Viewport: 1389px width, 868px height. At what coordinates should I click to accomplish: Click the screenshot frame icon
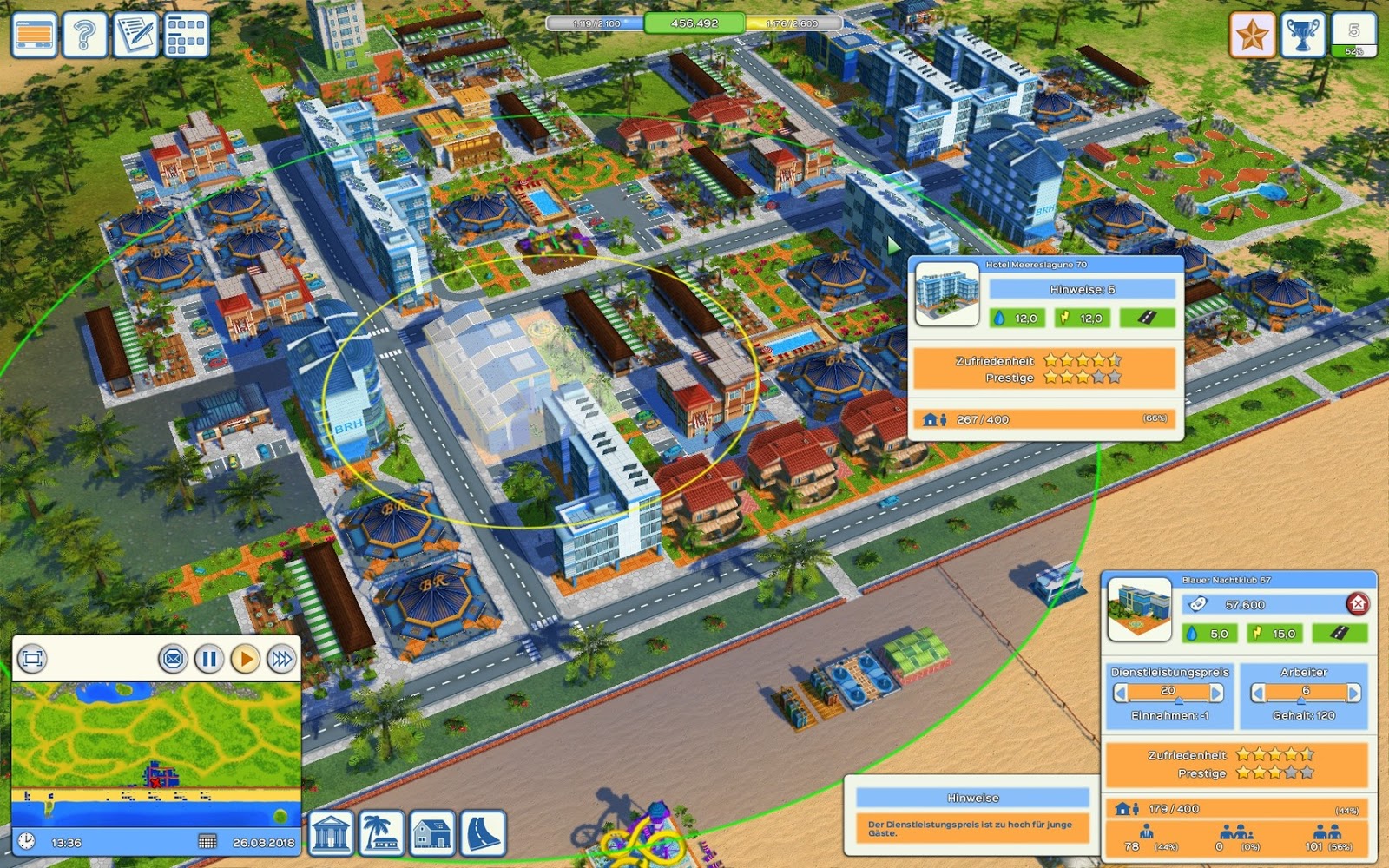coord(32,659)
